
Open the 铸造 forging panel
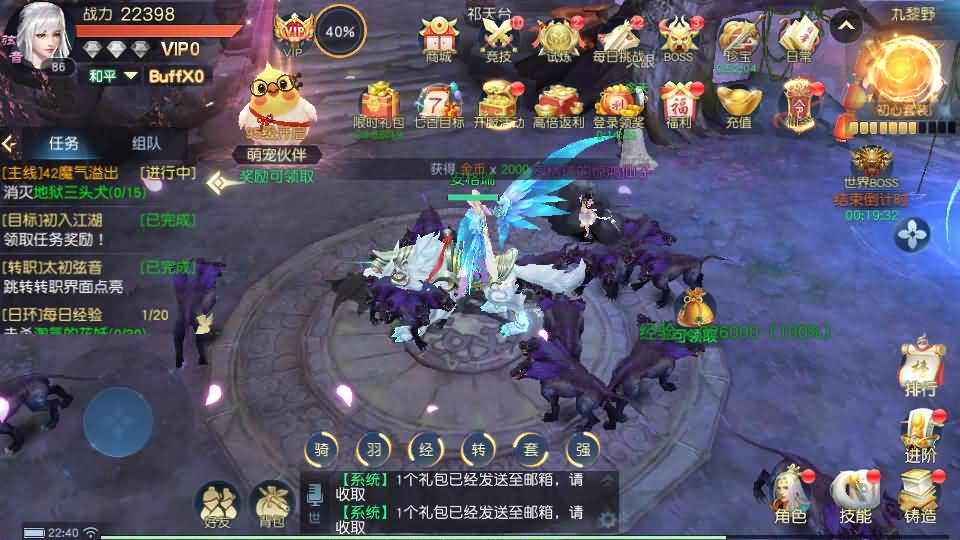click(920, 495)
